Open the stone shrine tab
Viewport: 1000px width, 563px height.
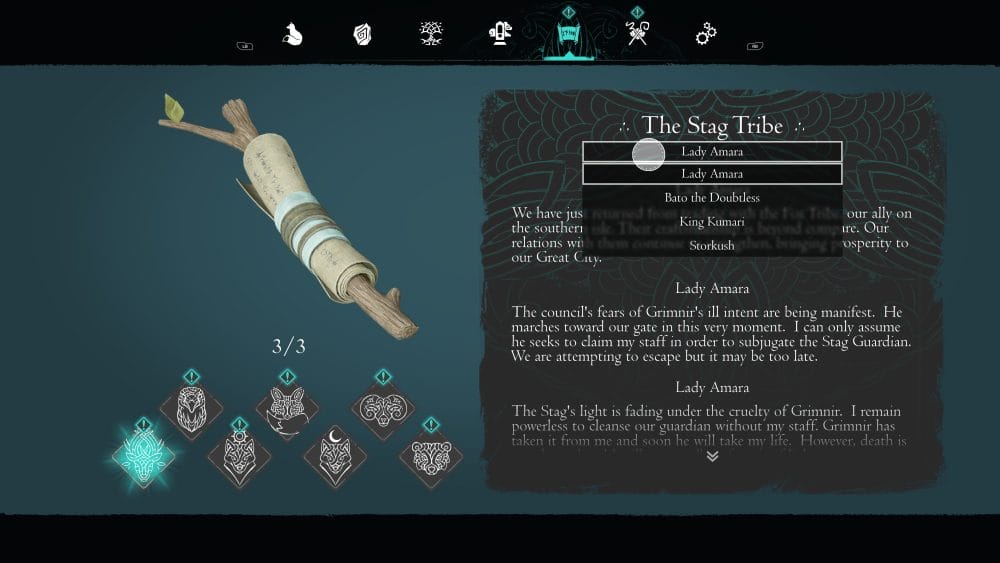[x=500, y=35]
